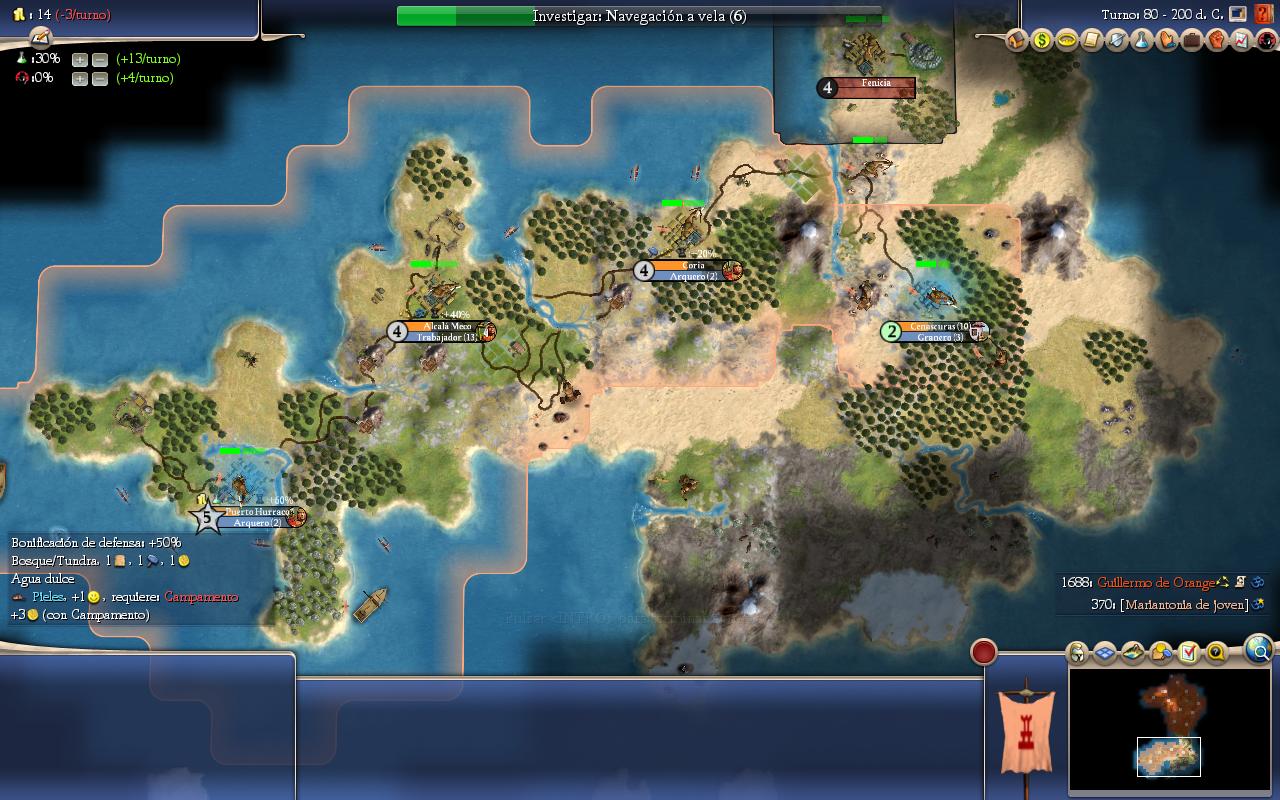Toggle the tile grid display
The height and width of the screenshot is (800, 1280).
point(1105,653)
